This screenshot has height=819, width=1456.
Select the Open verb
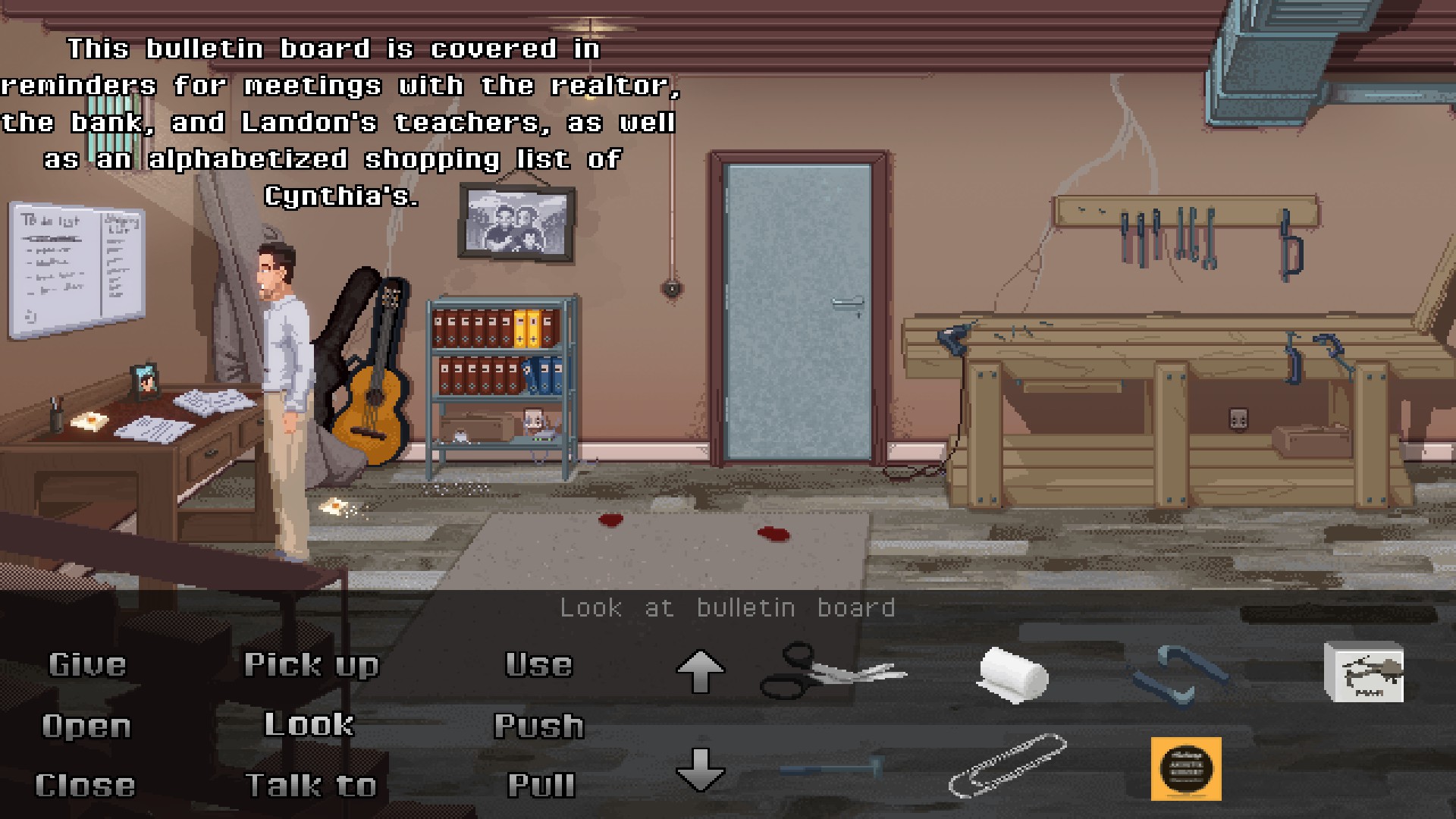tap(86, 726)
